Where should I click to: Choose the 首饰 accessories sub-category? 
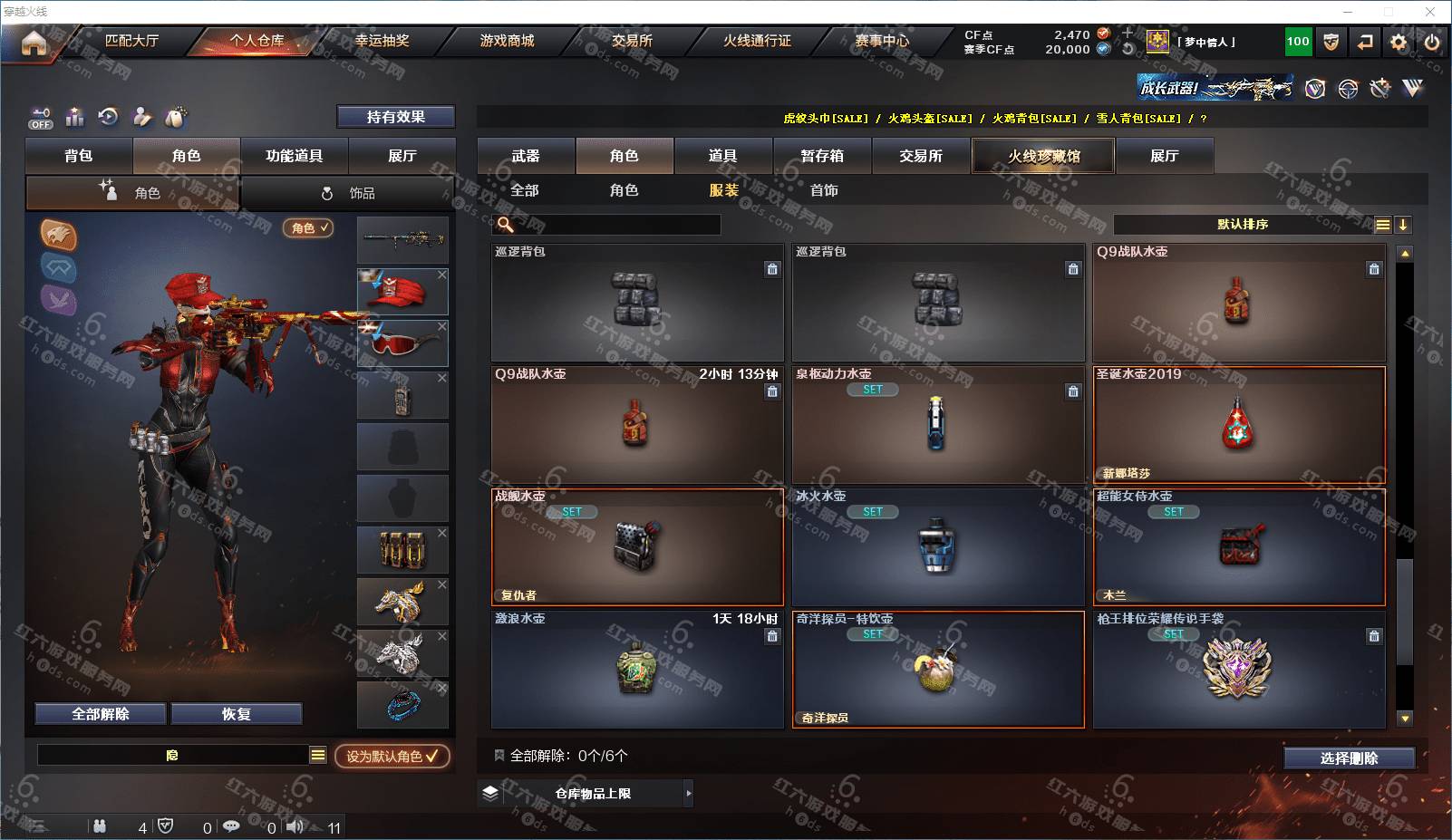824,190
